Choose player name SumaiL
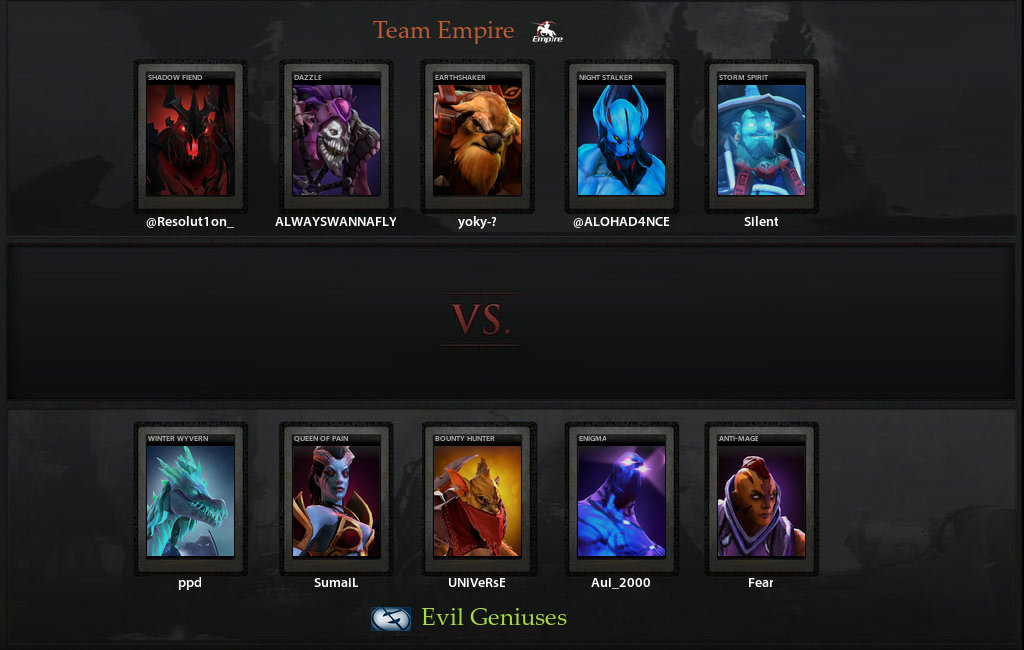This screenshot has width=1024, height=650. [336, 583]
